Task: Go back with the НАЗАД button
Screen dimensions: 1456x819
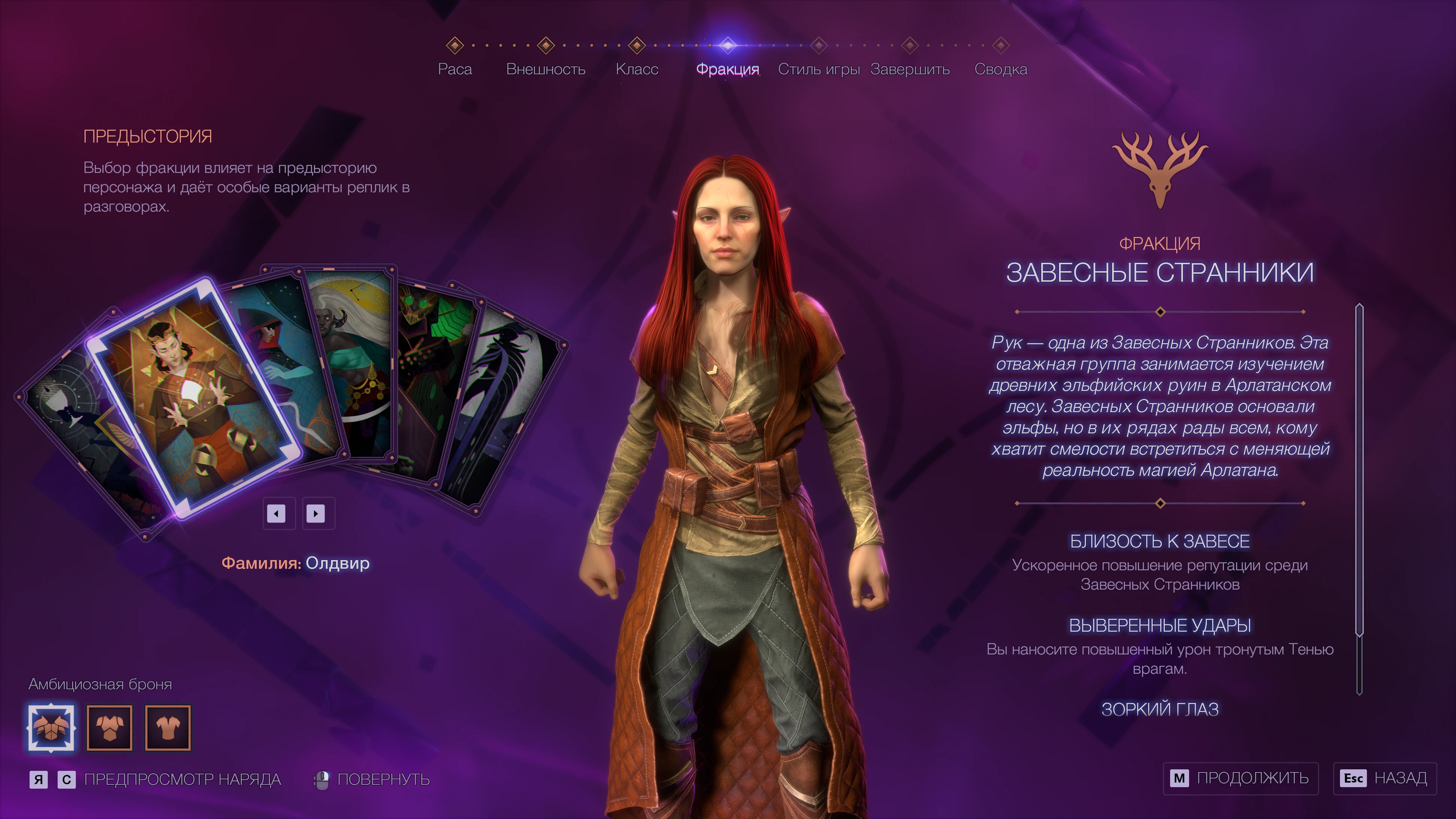Action: pos(1385,778)
